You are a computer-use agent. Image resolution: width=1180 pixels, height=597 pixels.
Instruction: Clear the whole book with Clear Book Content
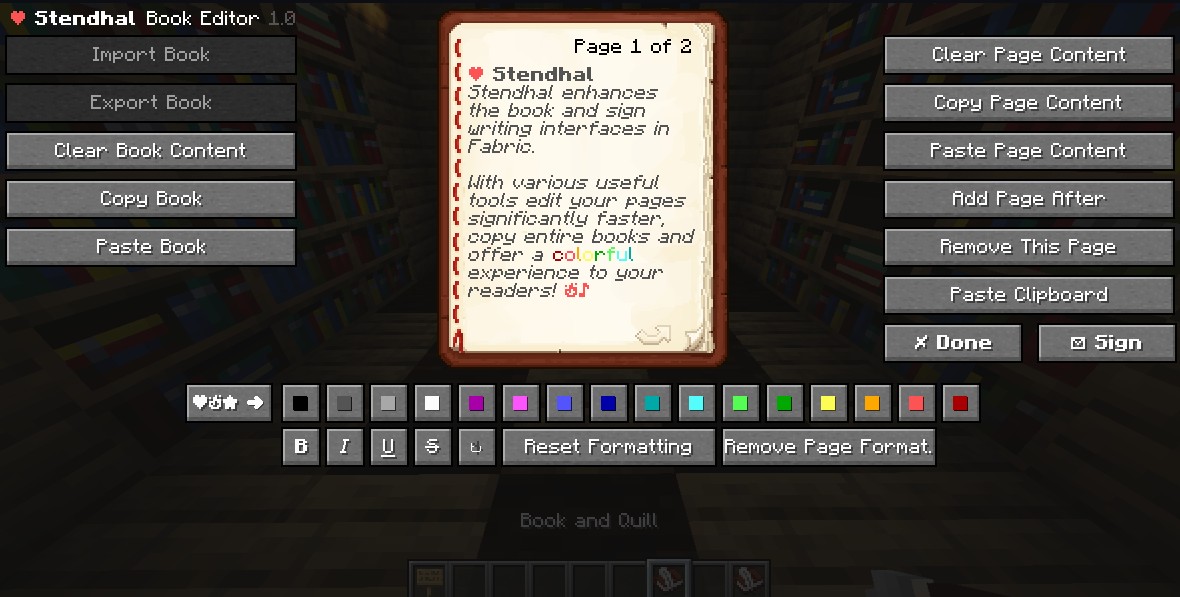(x=150, y=151)
